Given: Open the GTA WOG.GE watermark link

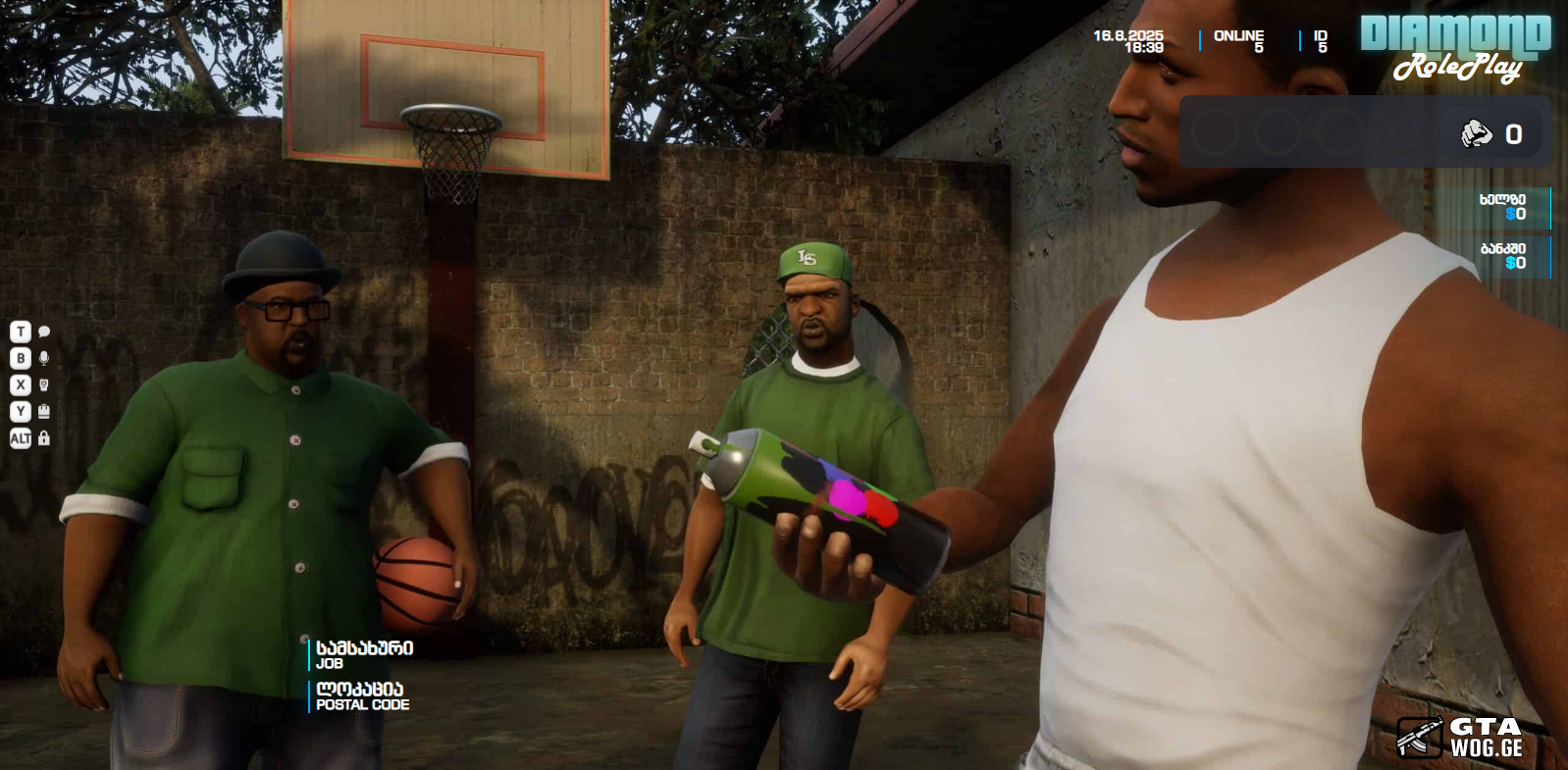Looking at the screenshot, I should point(1460,738).
